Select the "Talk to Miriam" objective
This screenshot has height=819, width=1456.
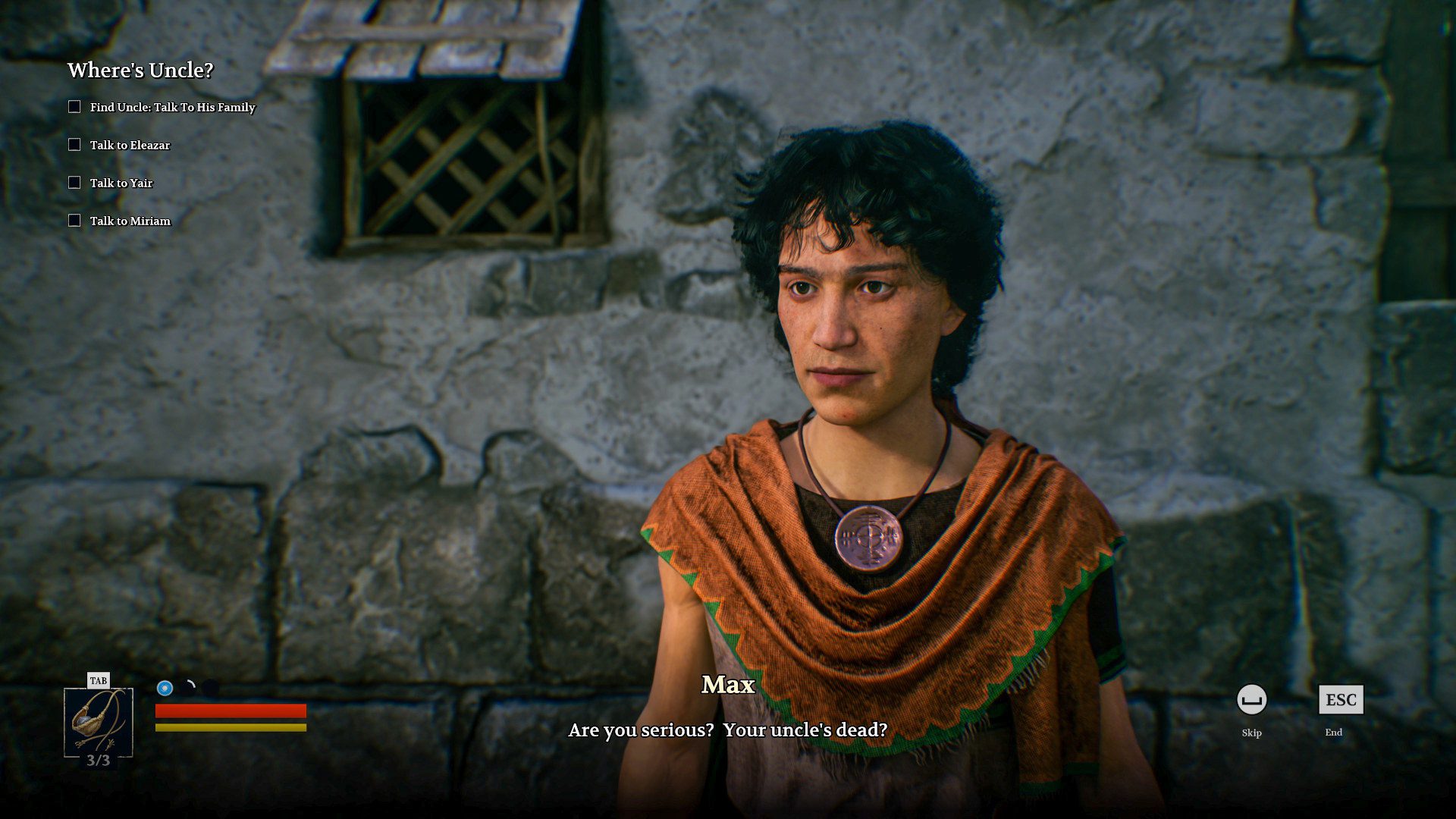[x=130, y=221]
